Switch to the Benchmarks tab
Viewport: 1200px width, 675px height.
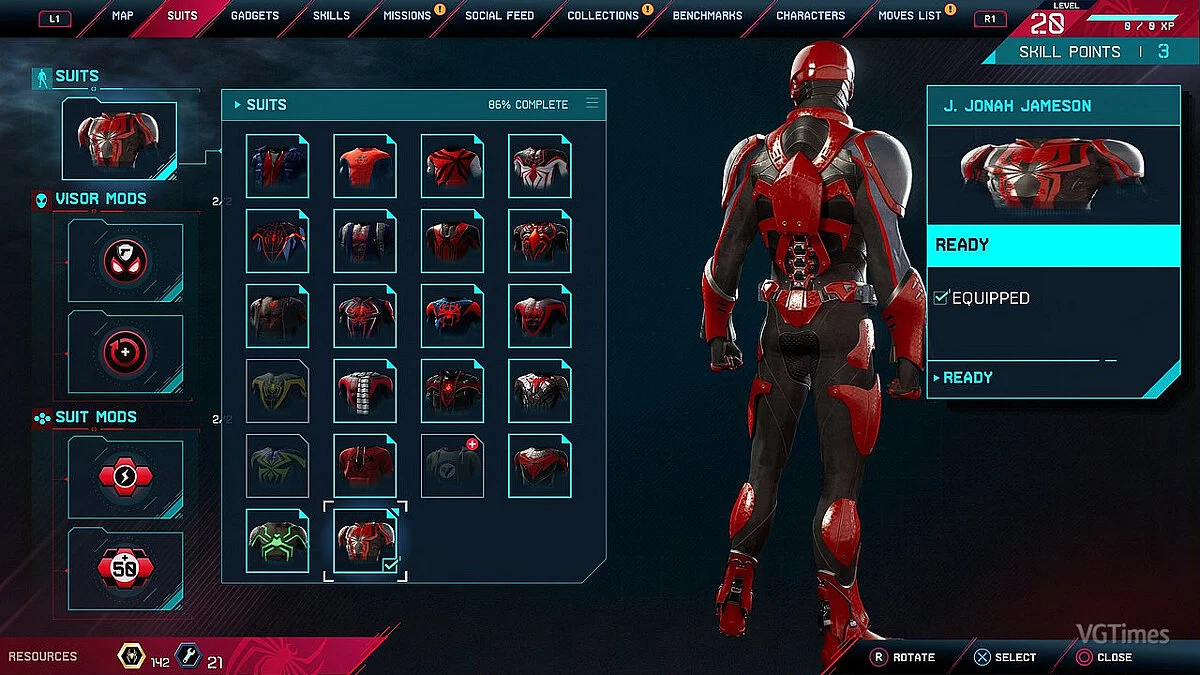(x=709, y=16)
